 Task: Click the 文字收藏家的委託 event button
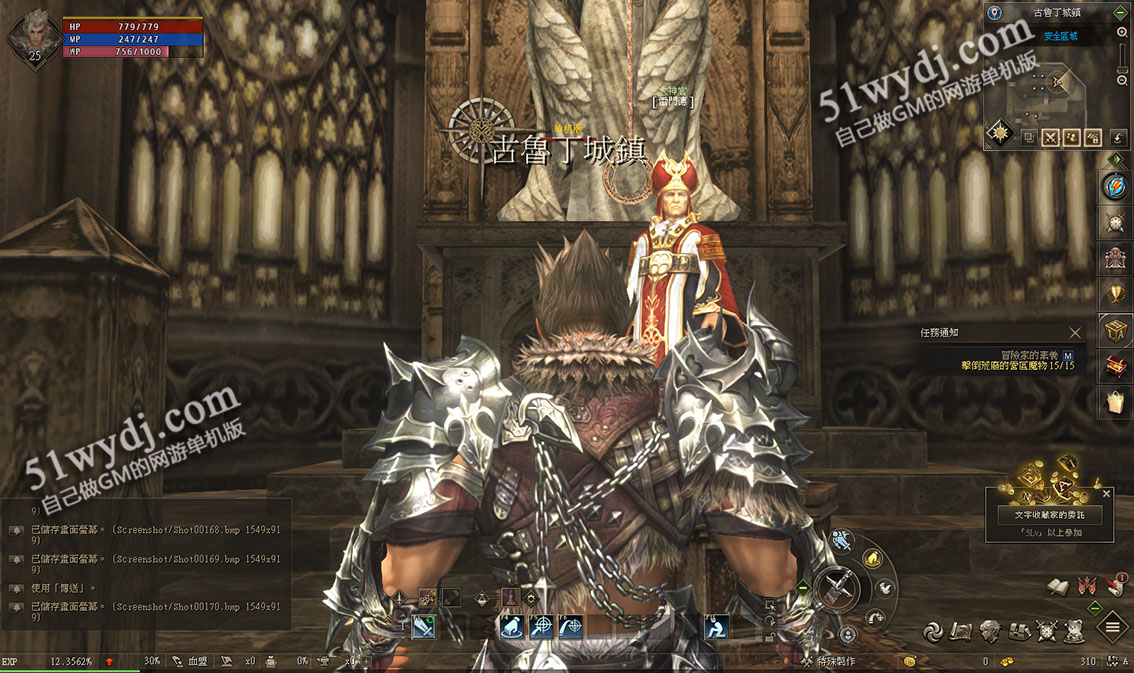pos(1050,514)
